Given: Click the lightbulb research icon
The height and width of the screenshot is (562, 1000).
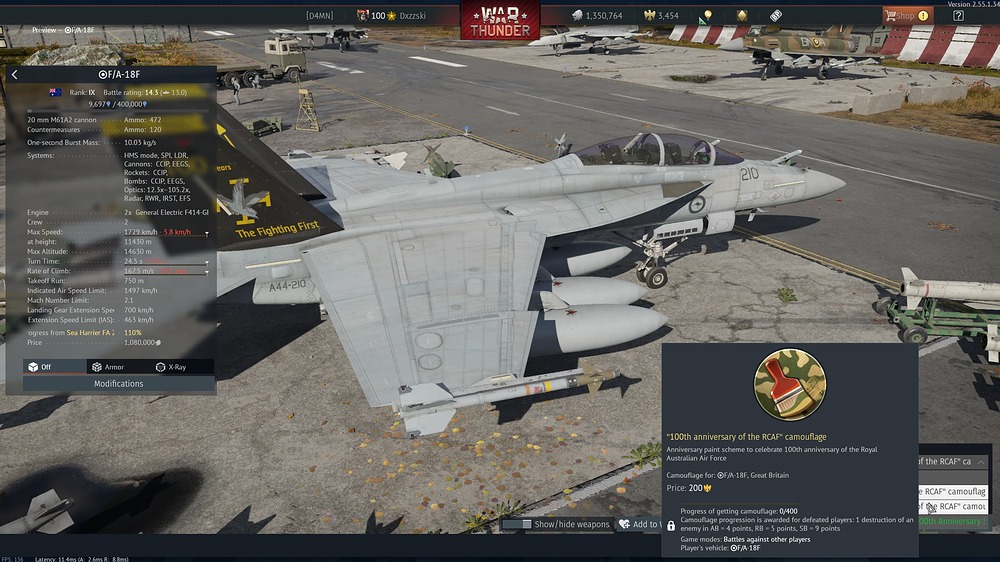Looking at the screenshot, I should tap(708, 16).
